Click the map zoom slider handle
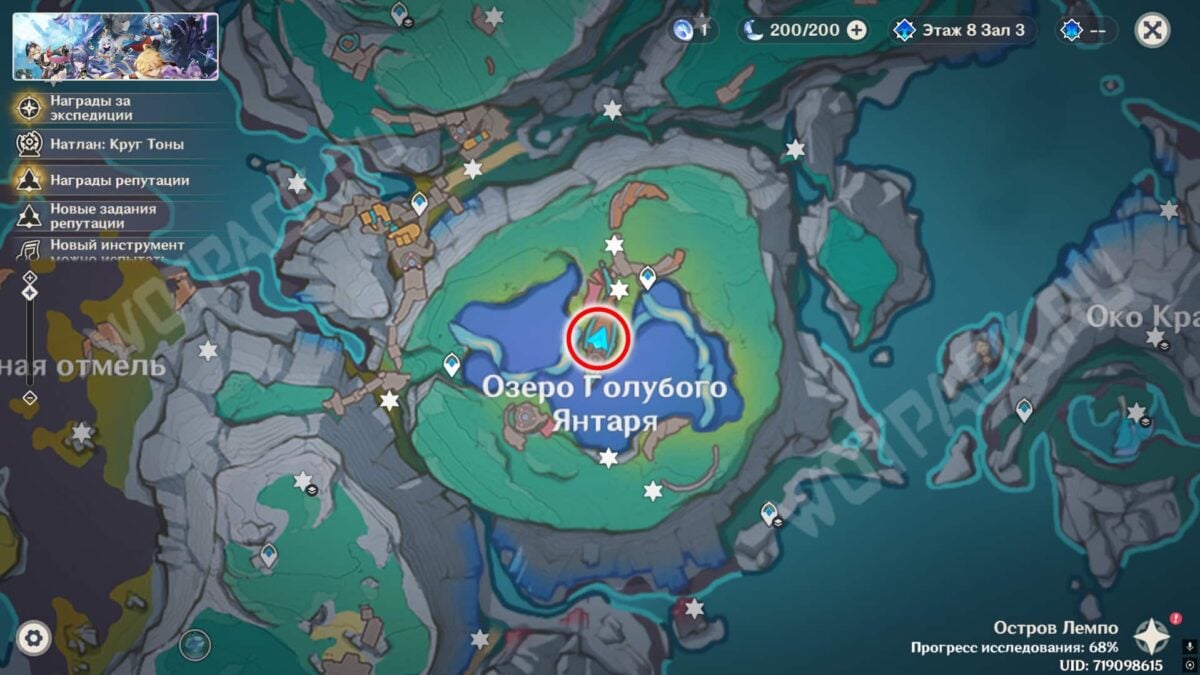This screenshot has height=675, width=1200. (x=30, y=292)
